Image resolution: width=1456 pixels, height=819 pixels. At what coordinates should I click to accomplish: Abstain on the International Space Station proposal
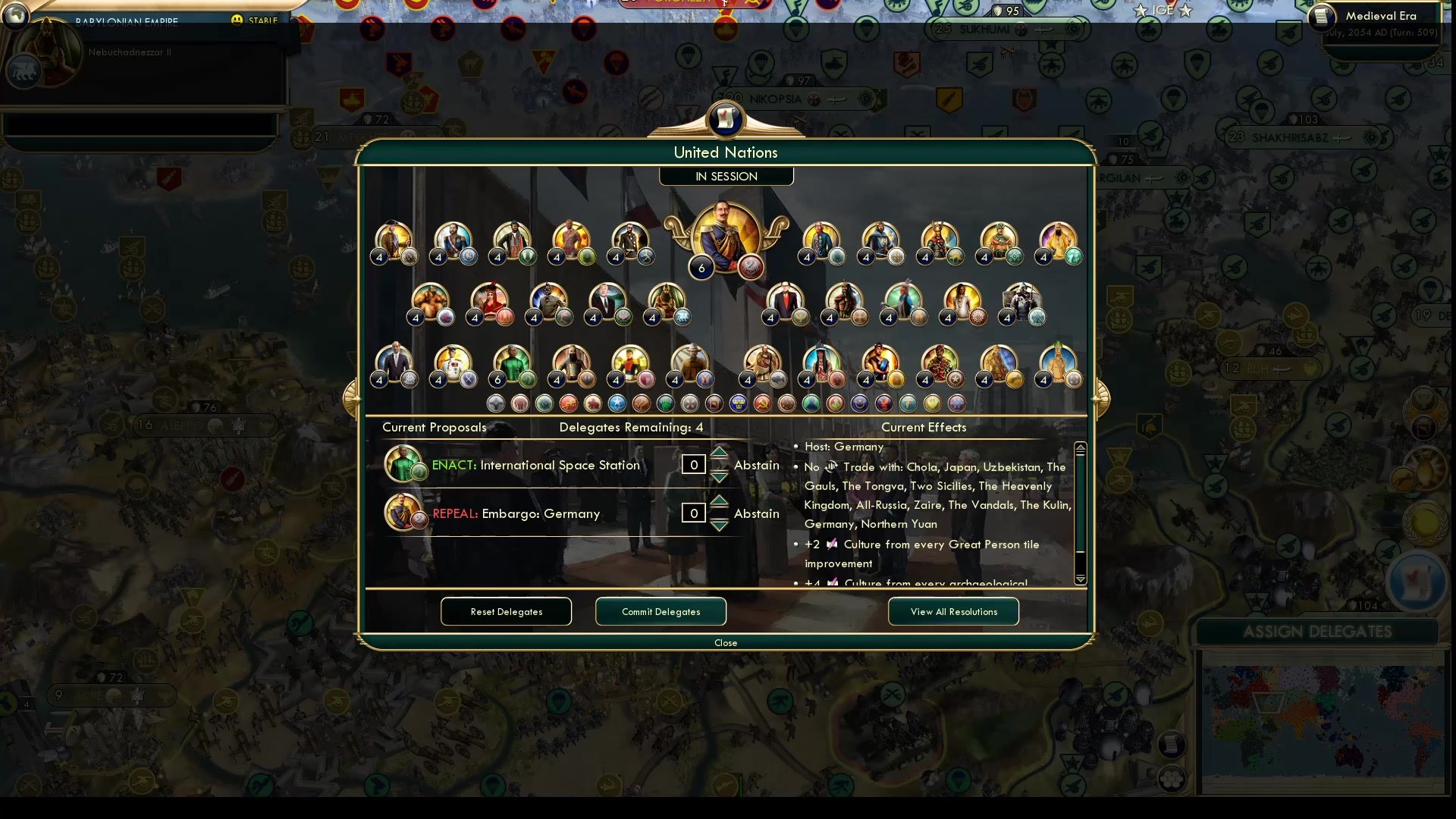click(x=756, y=465)
